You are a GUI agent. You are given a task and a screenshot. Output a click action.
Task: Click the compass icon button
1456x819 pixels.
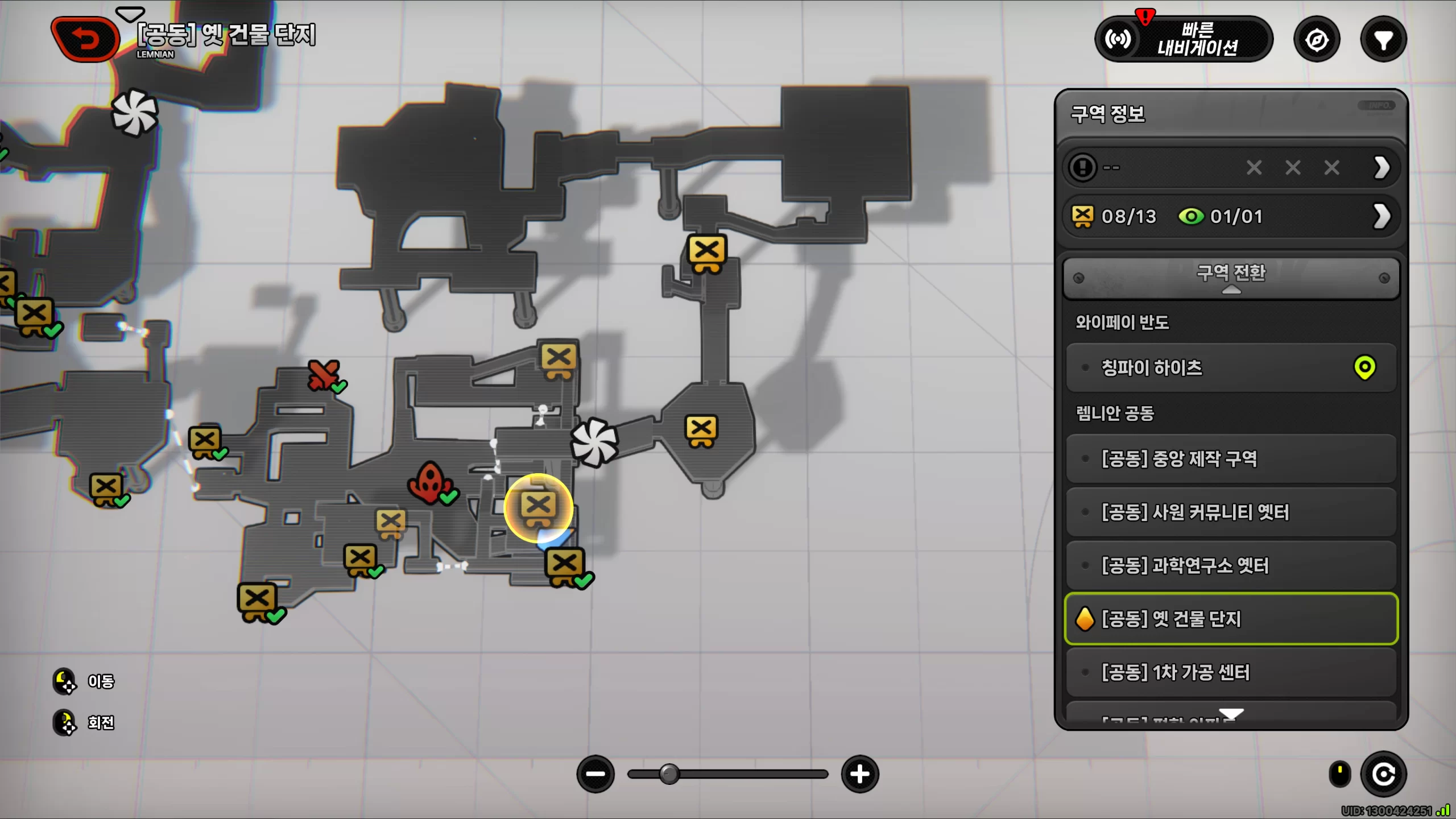tap(1317, 40)
